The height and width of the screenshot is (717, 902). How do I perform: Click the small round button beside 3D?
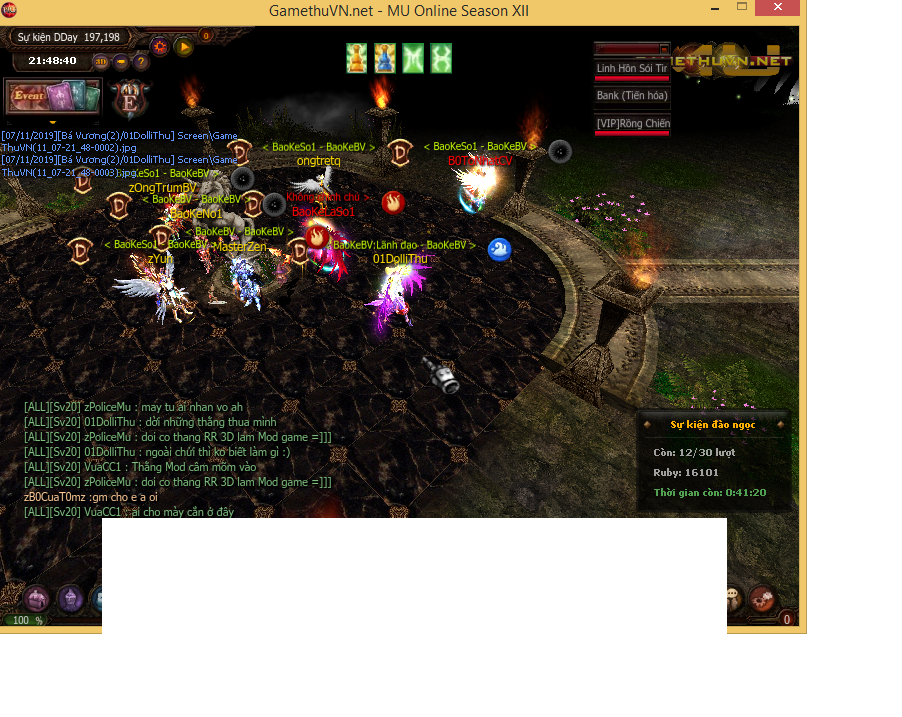pos(121,61)
